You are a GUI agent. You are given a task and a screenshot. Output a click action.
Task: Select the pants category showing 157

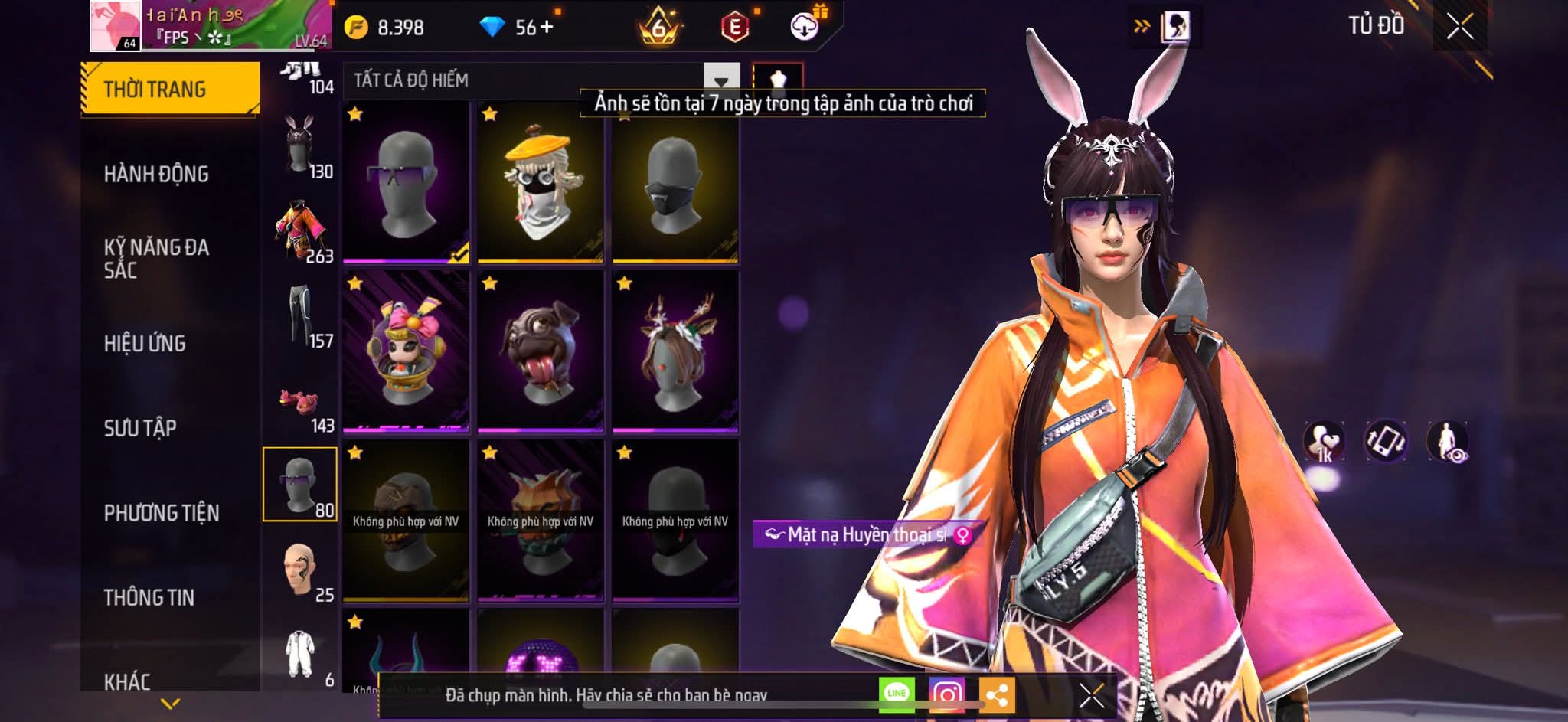pos(300,315)
